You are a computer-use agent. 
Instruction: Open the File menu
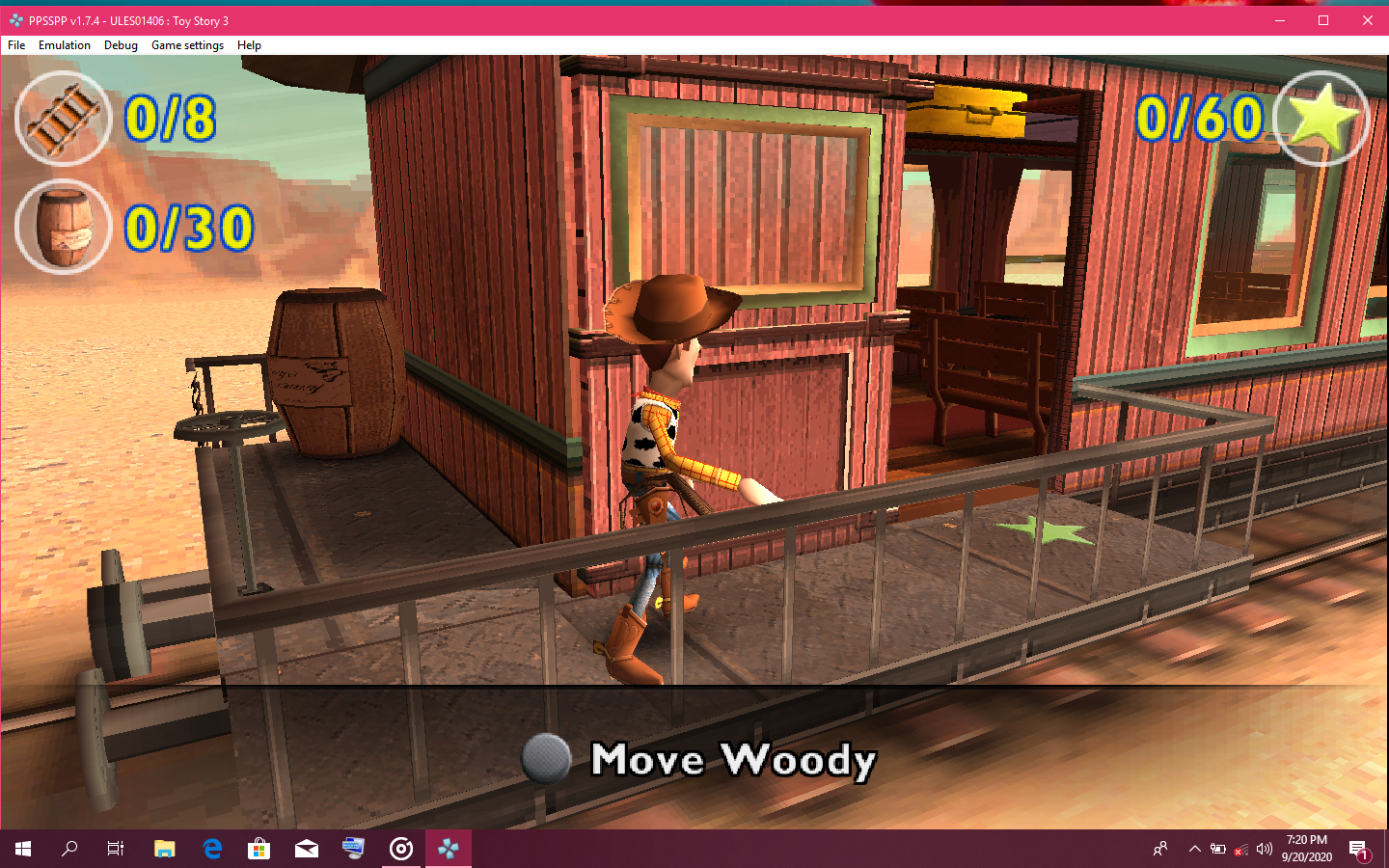(x=15, y=44)
